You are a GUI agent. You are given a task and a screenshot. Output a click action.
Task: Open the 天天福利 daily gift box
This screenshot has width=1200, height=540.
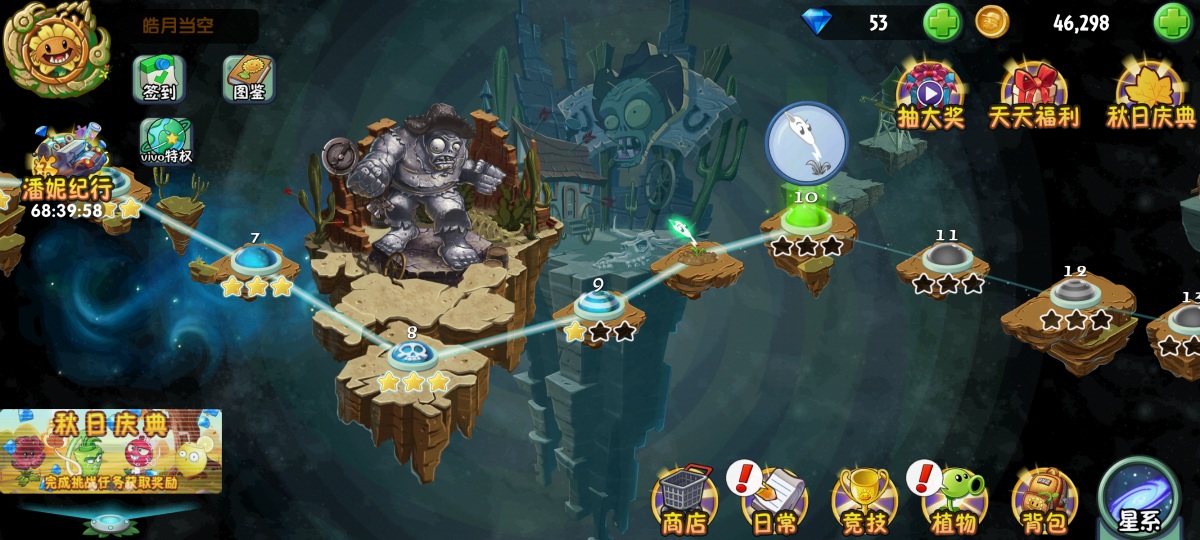click(1034, 95)
